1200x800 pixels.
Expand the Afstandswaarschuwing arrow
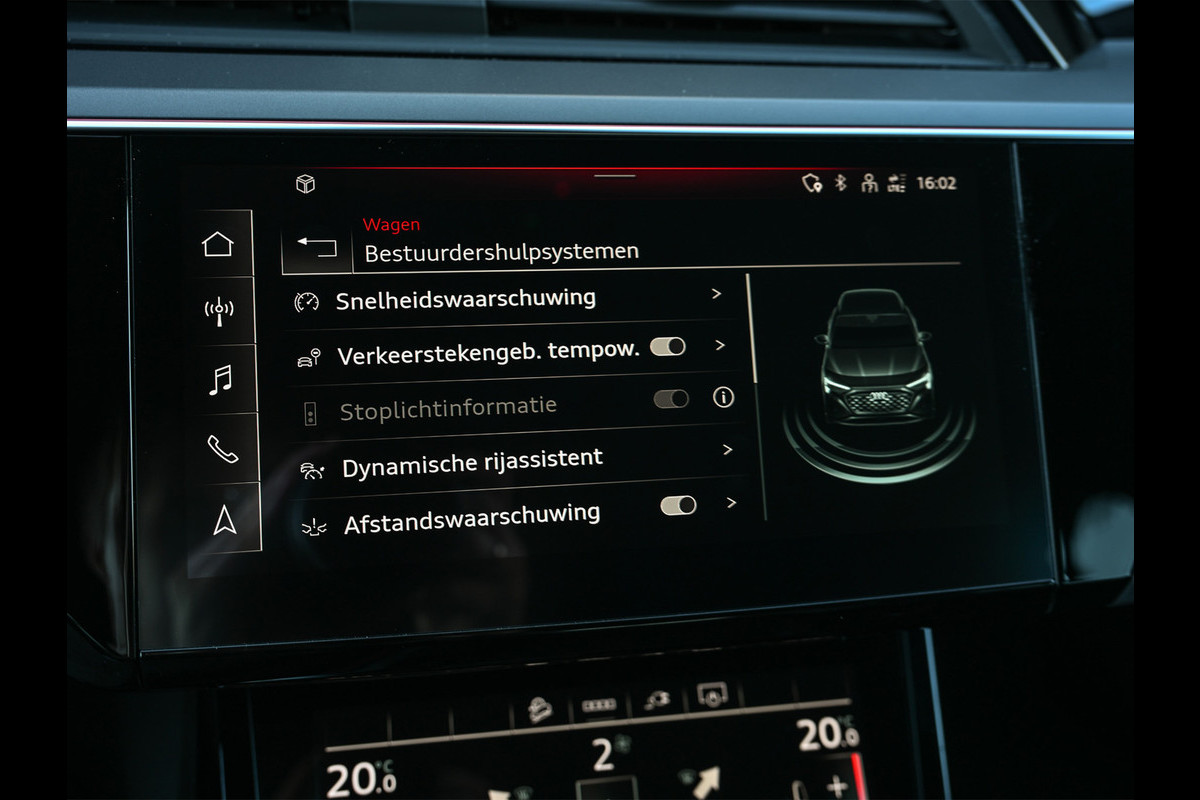(731, 503)
